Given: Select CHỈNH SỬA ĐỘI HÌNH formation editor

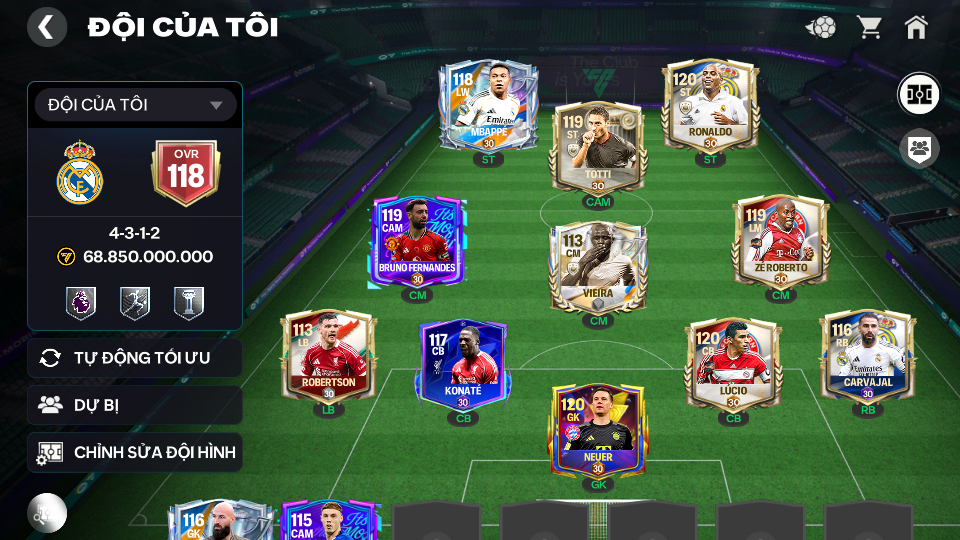Looking at the screenshot, I should tap(135, 453).
